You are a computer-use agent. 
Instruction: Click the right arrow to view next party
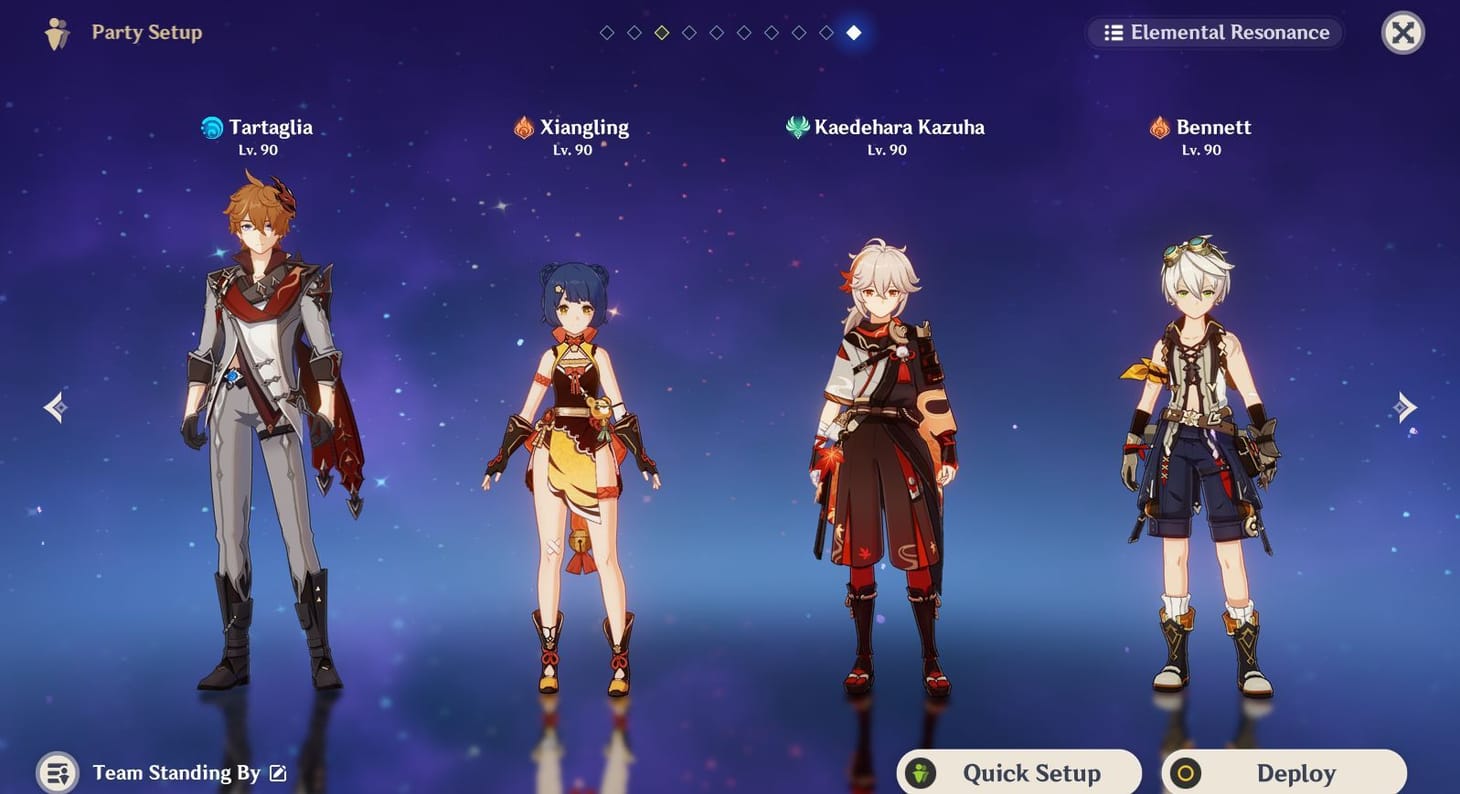[x=1405, y=406]
